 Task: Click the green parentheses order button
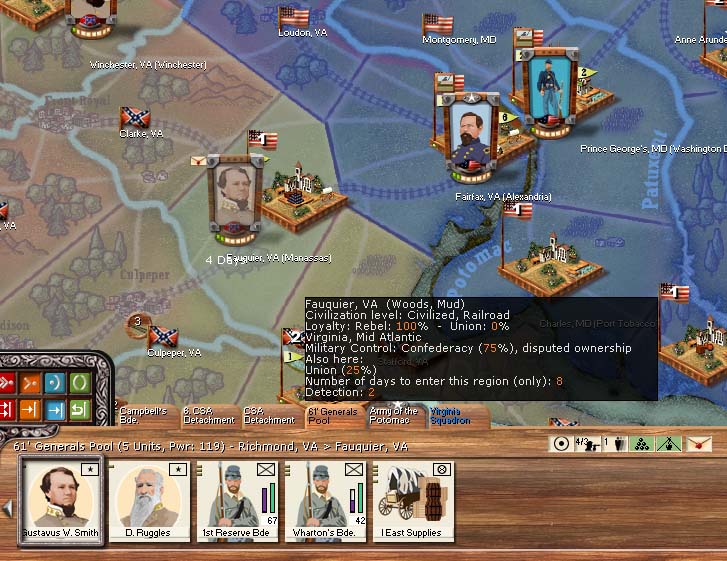click(78, 382)
